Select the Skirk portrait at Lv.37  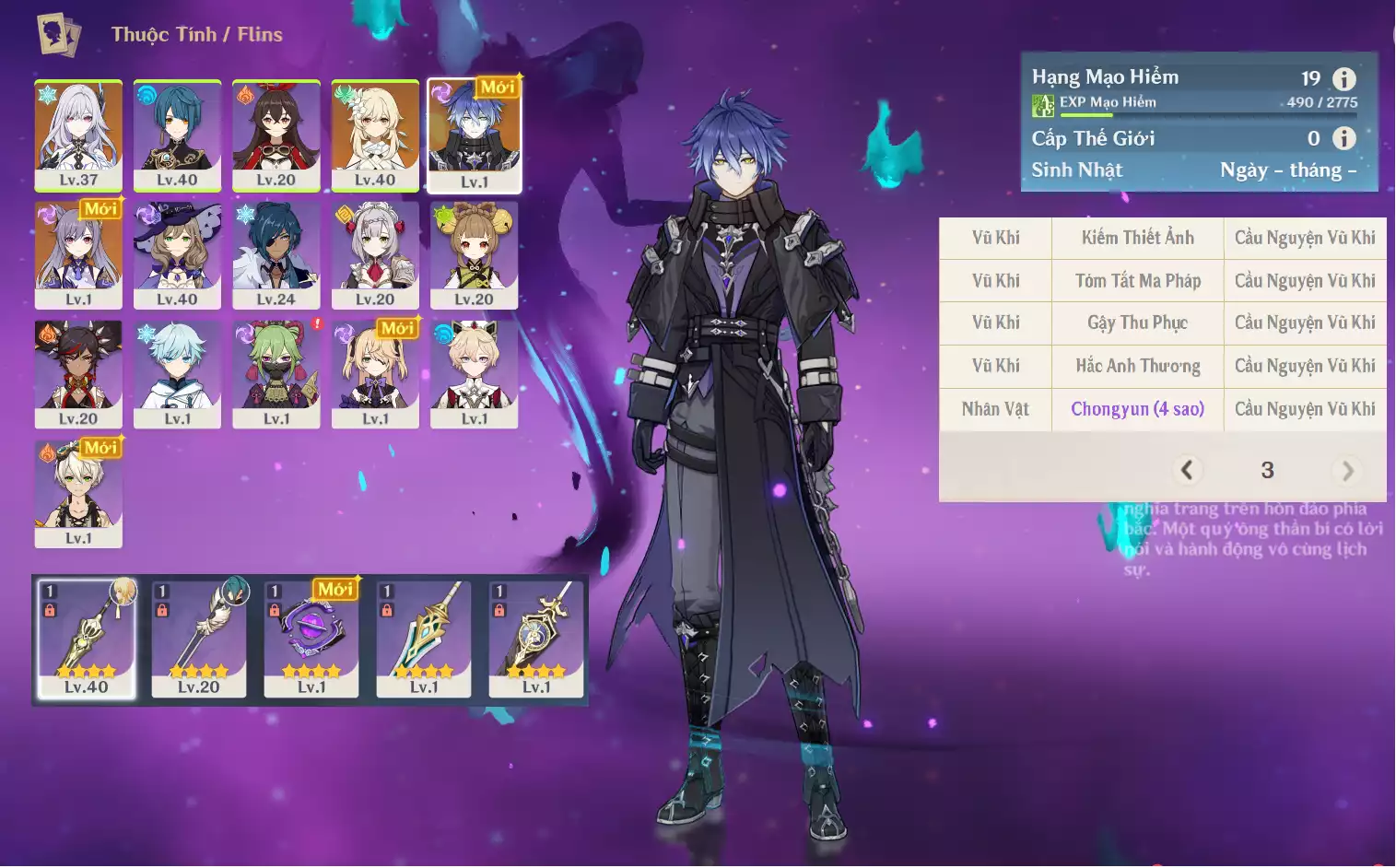click(x=78, y=135)
